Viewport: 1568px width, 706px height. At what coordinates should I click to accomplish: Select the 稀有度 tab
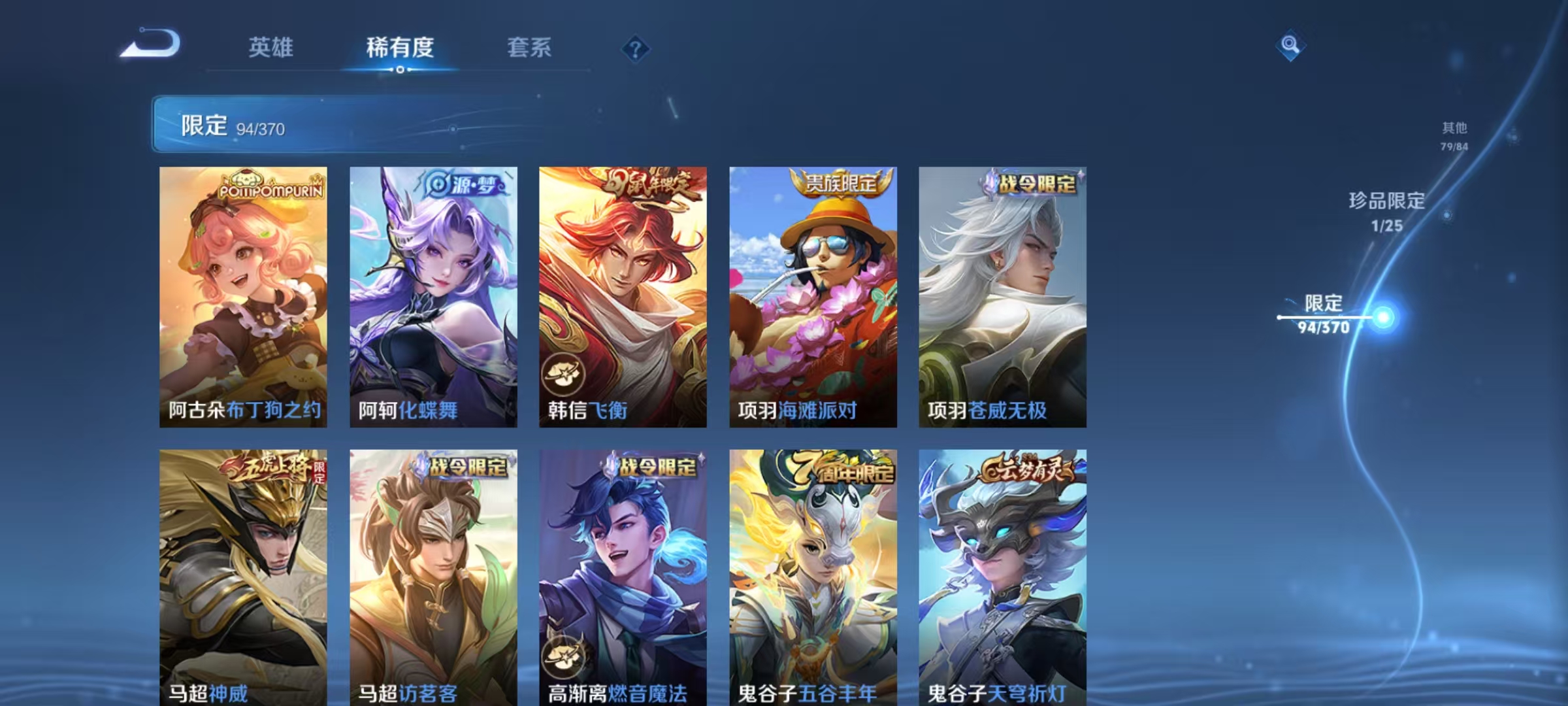click(400, 48)
